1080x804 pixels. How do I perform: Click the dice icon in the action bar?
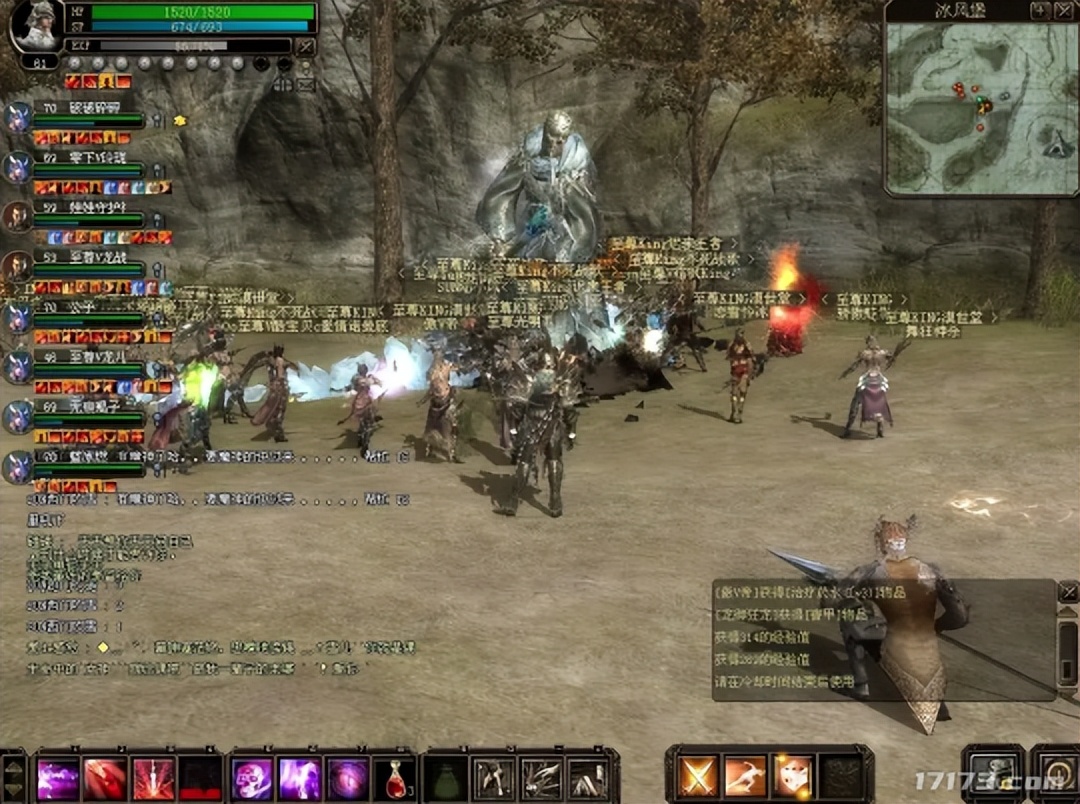click(x=793, y=776)
